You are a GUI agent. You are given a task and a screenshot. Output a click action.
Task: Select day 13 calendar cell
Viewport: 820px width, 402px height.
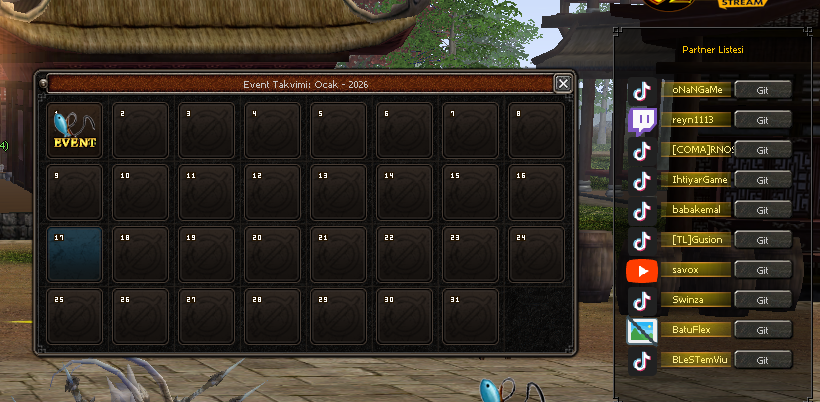pyautogui.click(x=338, y=192)
